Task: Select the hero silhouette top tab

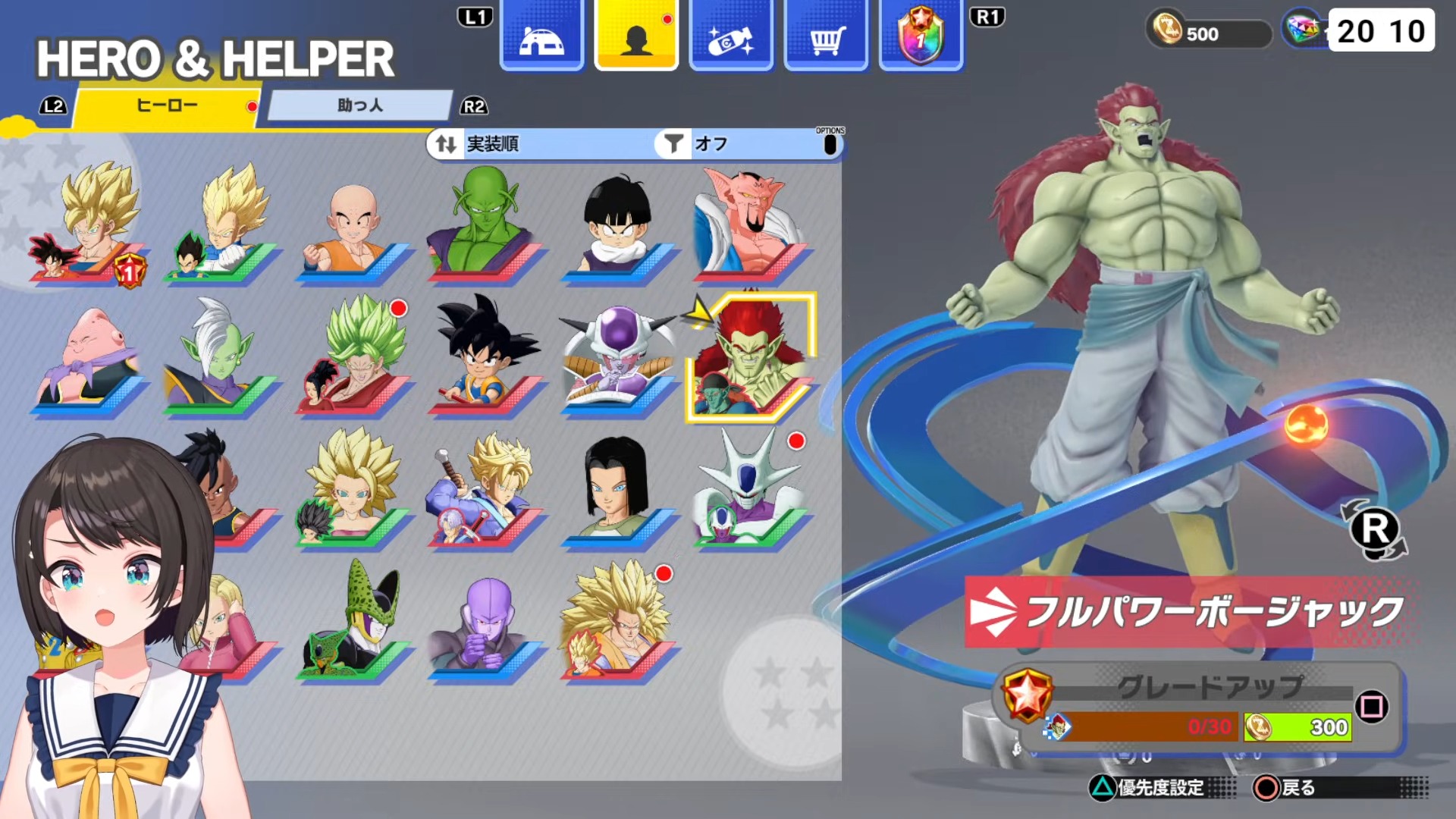Action: (636, 38)
